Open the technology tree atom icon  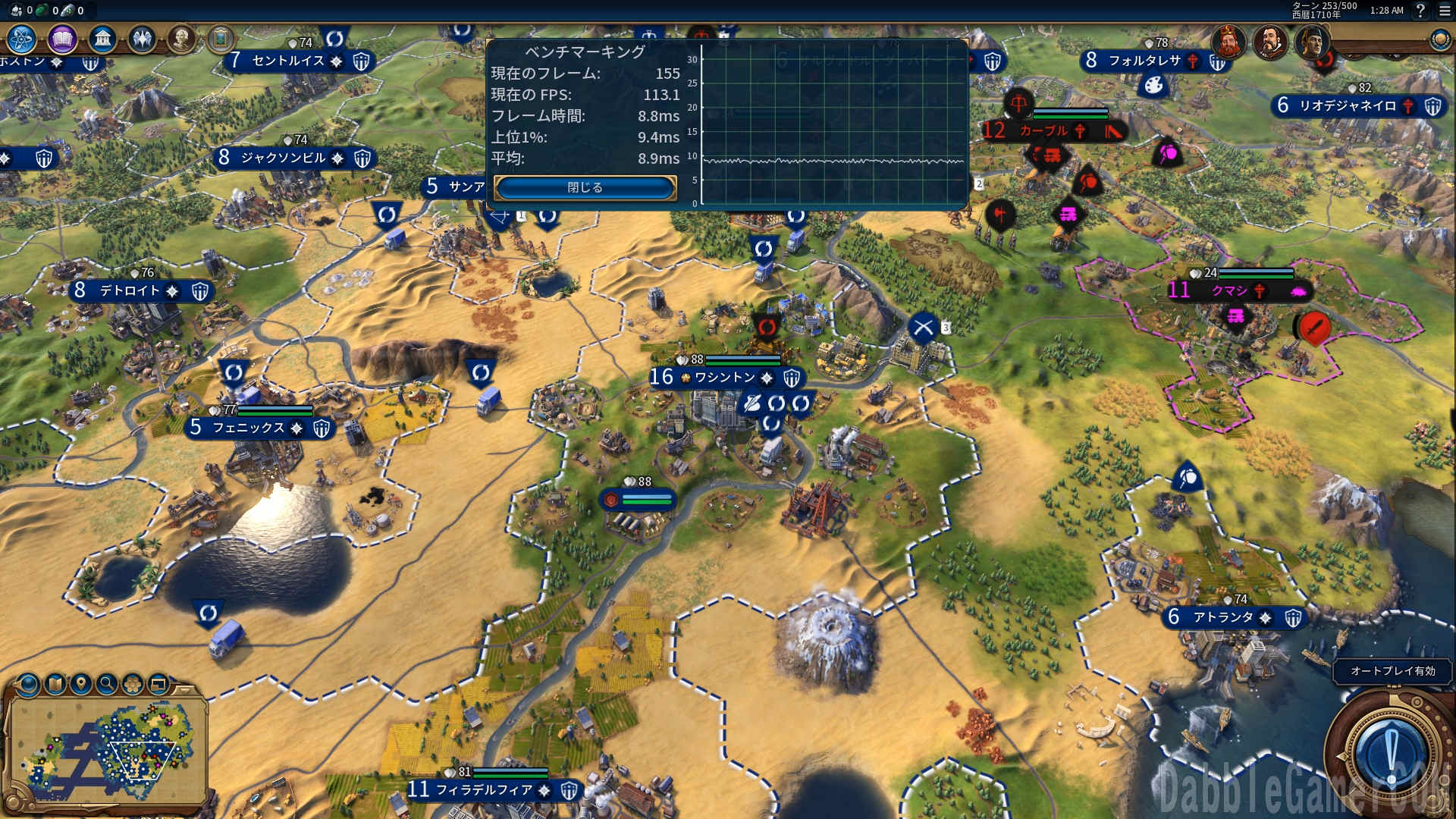(x=22, y=39)
